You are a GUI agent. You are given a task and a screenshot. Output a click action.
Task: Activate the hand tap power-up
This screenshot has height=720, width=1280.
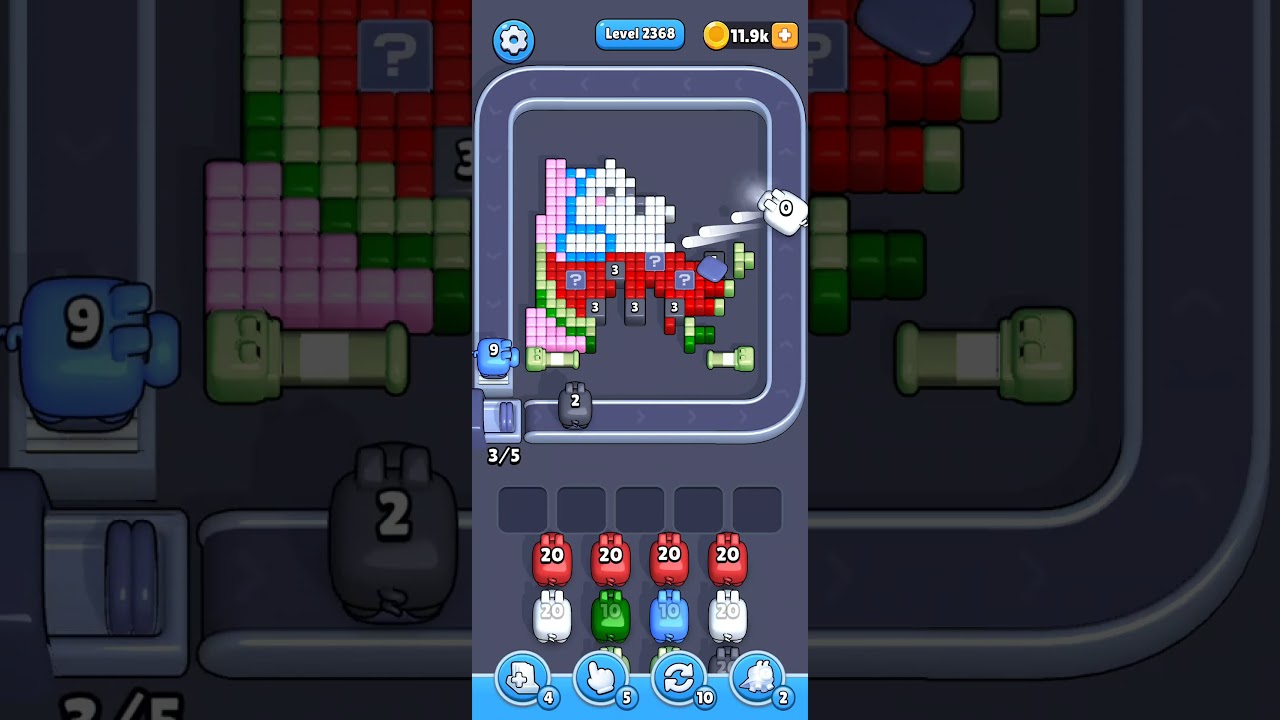click(x=600, y=678)
